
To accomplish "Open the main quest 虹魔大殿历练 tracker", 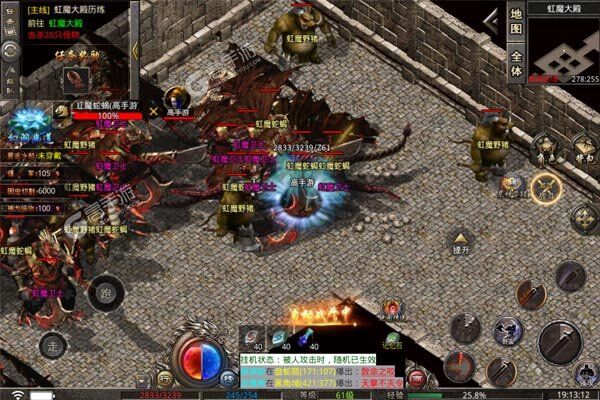I will 80,8.
